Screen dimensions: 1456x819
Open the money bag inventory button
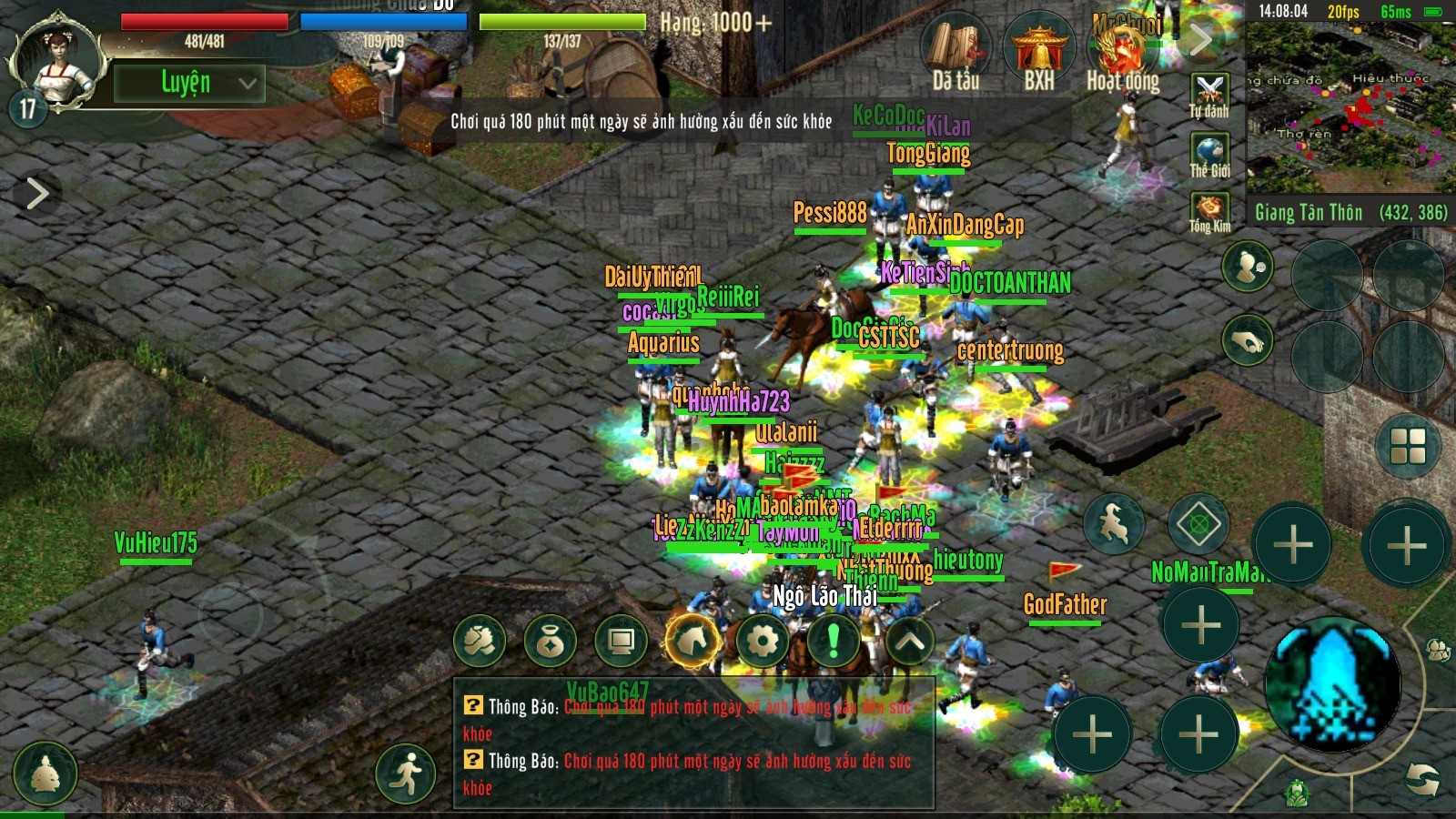click(x=550, y=641)
